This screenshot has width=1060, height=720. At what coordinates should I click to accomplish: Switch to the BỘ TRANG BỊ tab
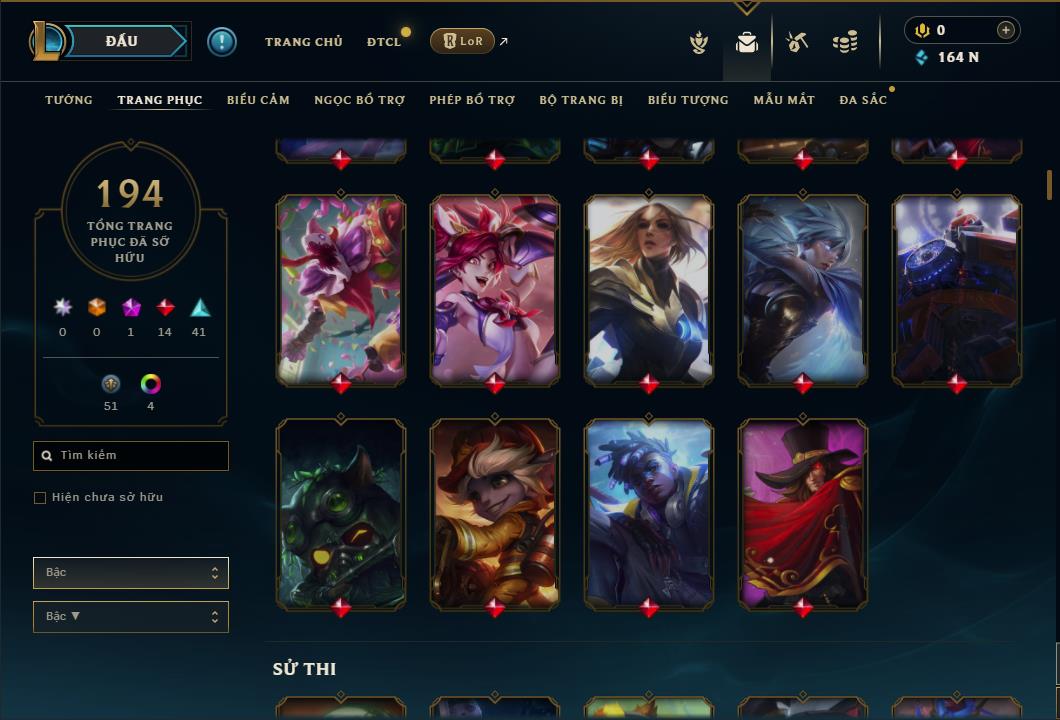[581, 100]
